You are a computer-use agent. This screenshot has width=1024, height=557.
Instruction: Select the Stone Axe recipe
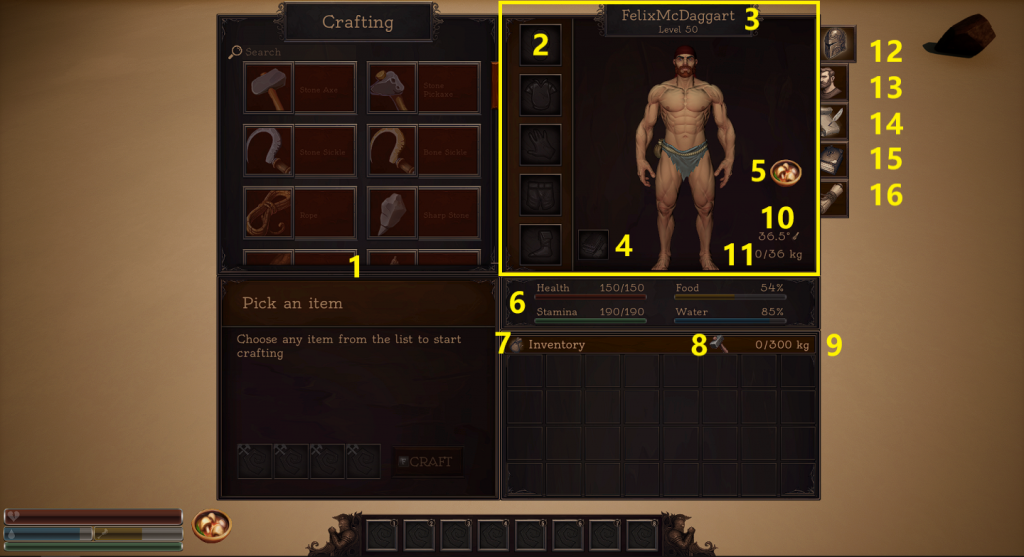click(301, 88)
